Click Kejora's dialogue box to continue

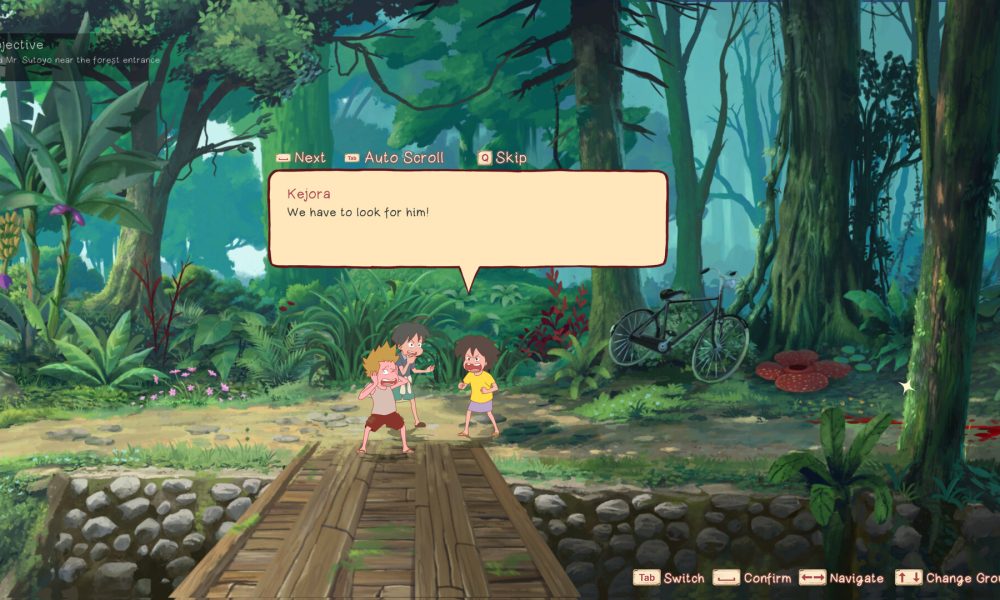tap(467, 218)
